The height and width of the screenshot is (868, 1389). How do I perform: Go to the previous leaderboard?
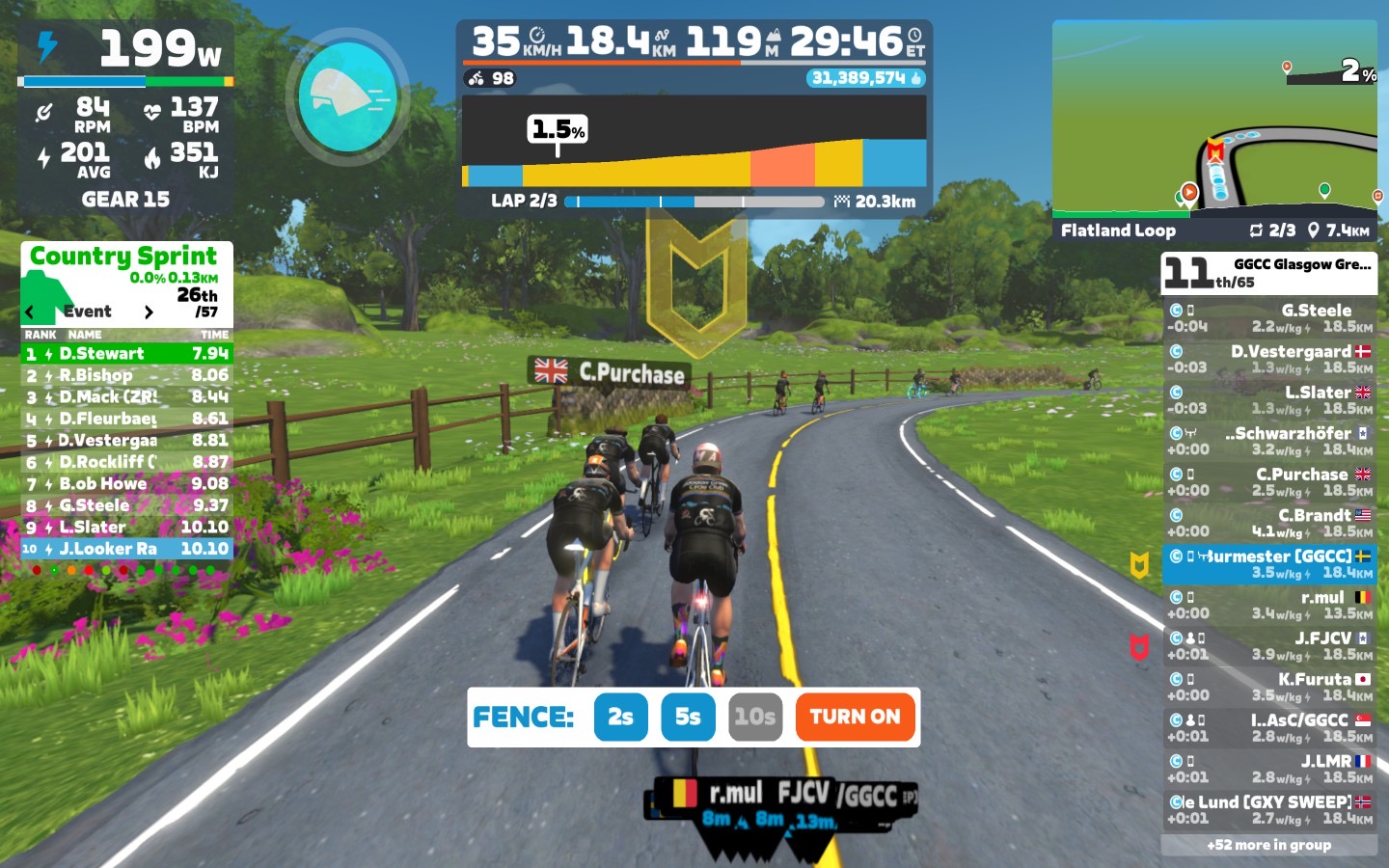[30, 312]
